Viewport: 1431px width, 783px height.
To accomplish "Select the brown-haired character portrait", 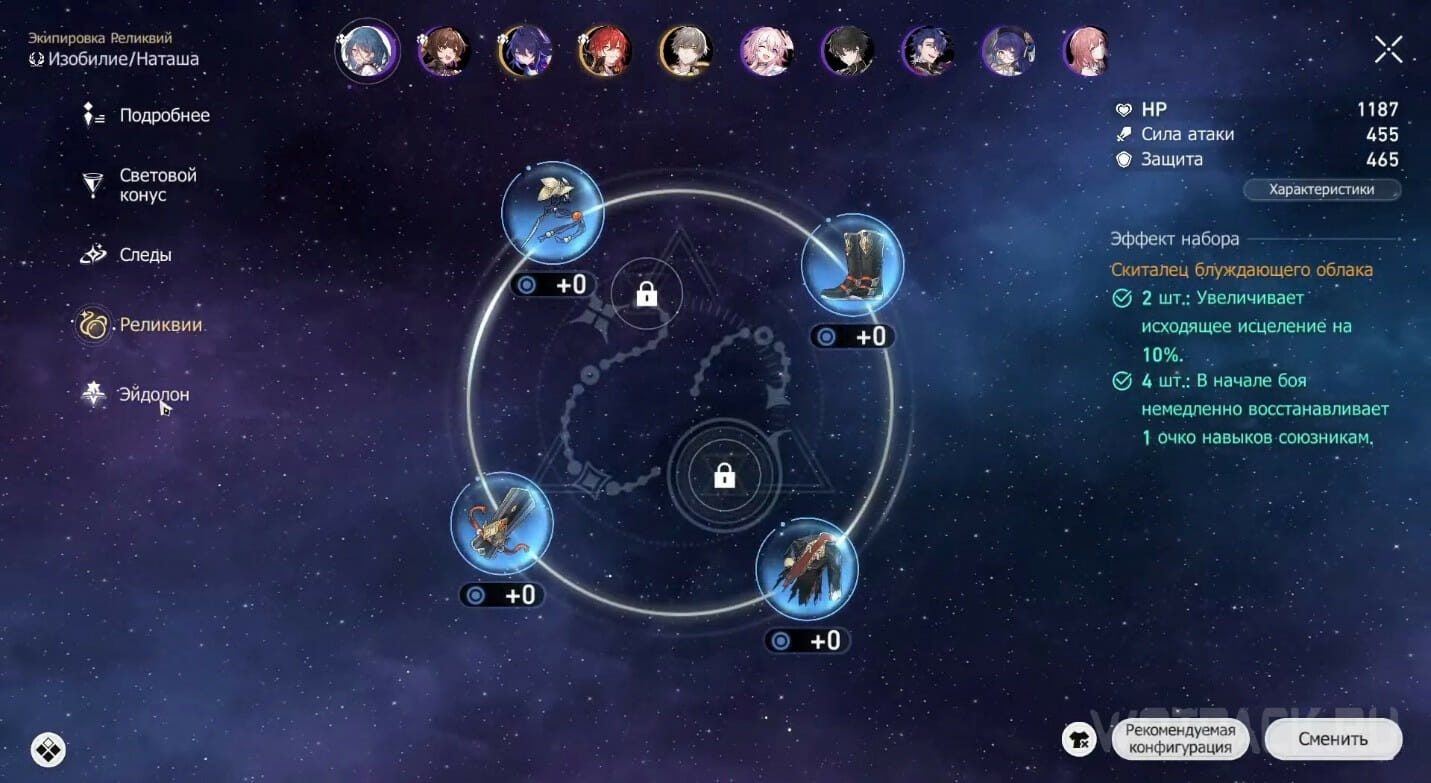I will point(443,51).
